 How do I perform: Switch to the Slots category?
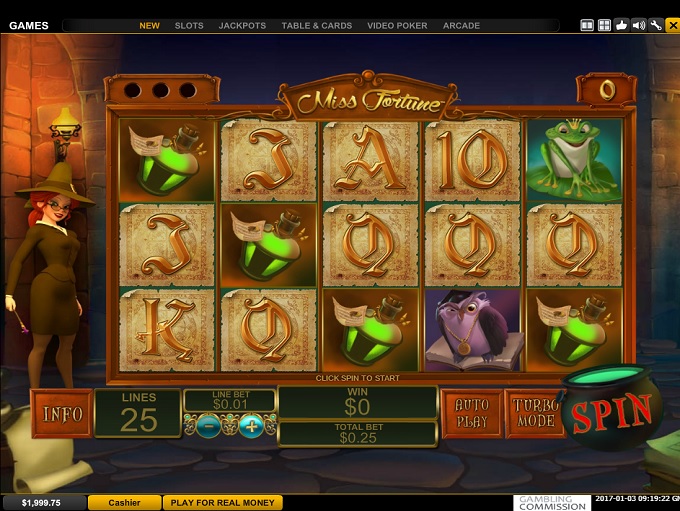188,25
